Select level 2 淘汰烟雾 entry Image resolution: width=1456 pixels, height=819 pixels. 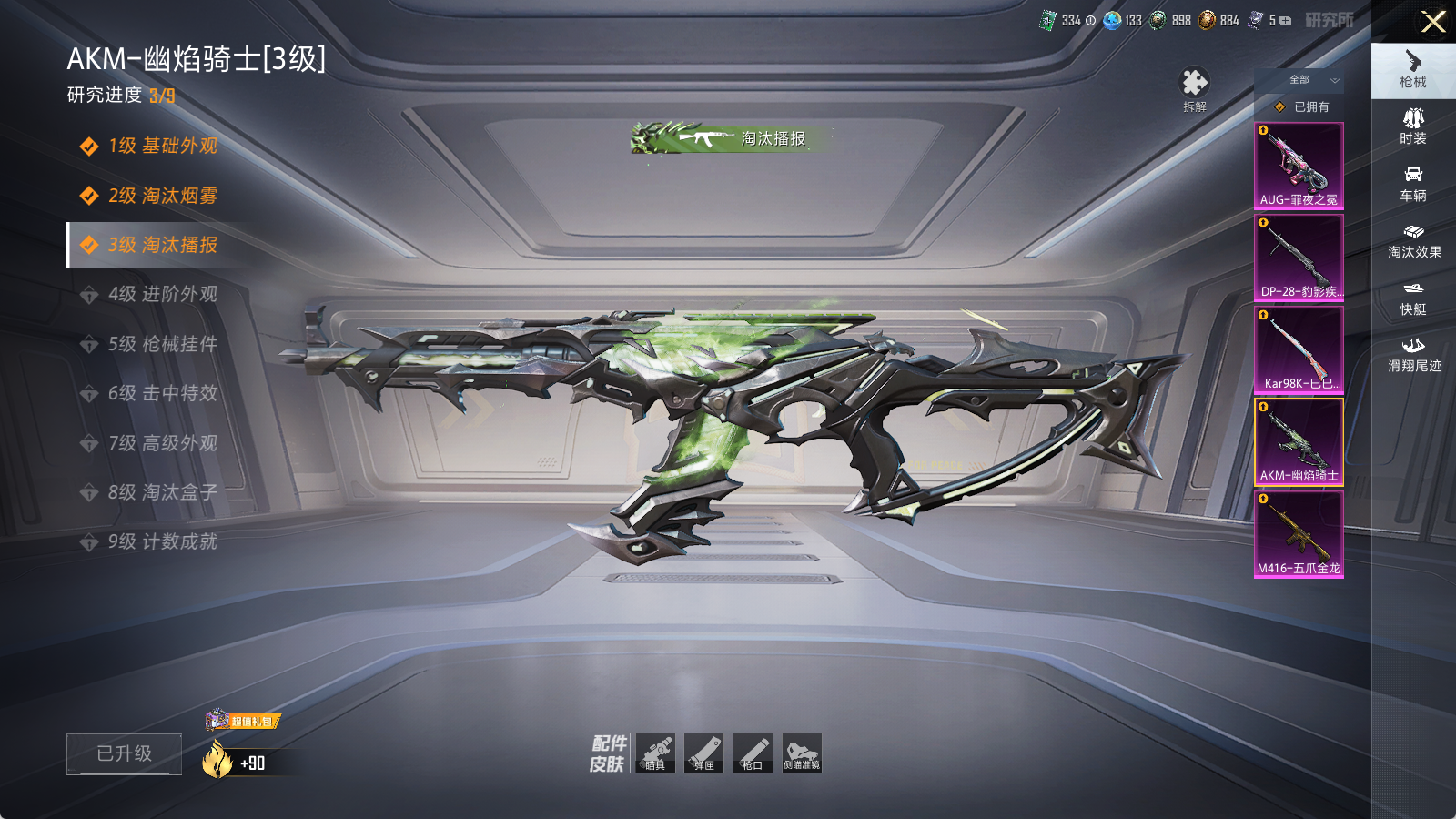coord(162,196)
